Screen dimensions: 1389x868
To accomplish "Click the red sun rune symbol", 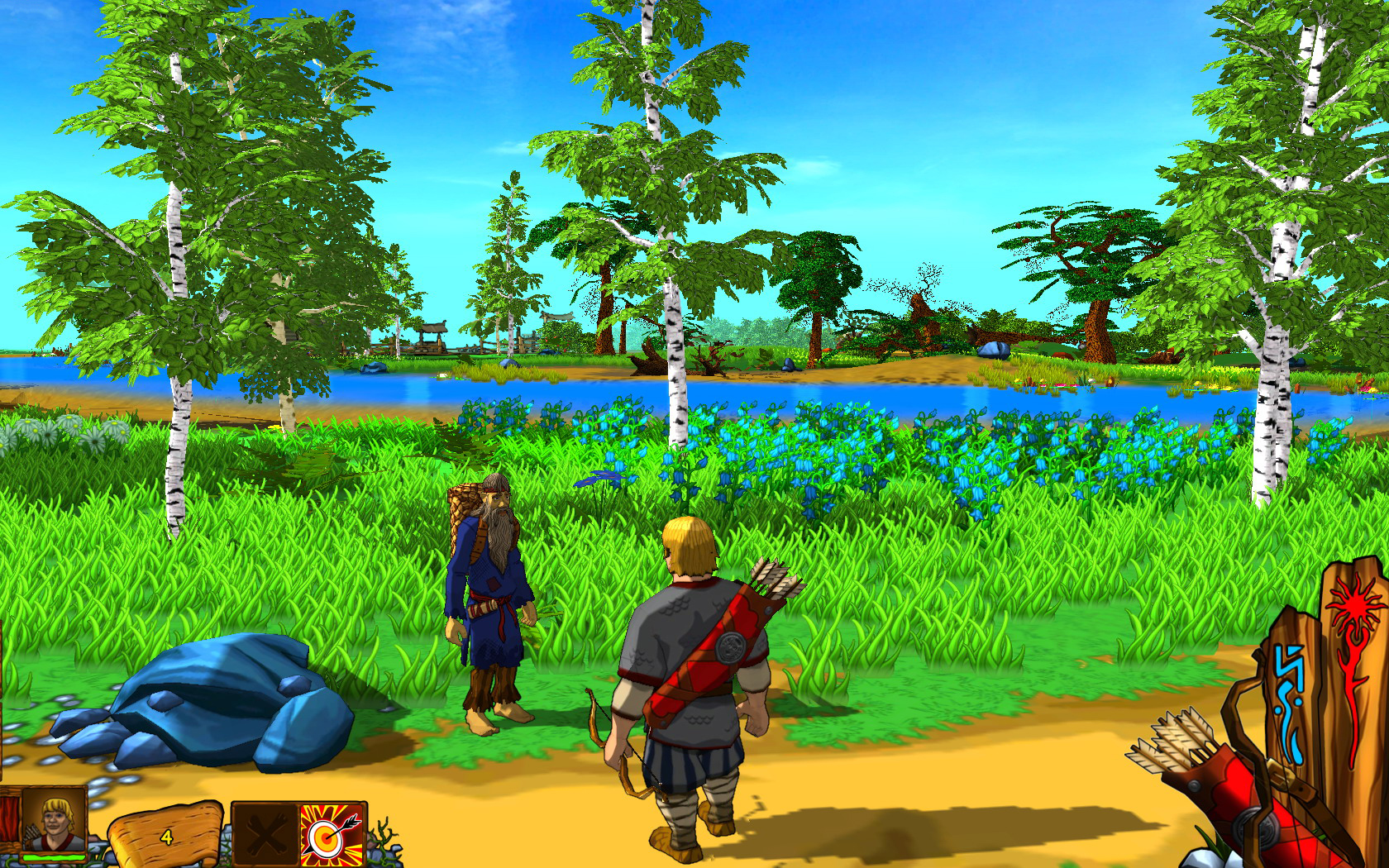I will pyautogui.click(x=1354, y=605).
